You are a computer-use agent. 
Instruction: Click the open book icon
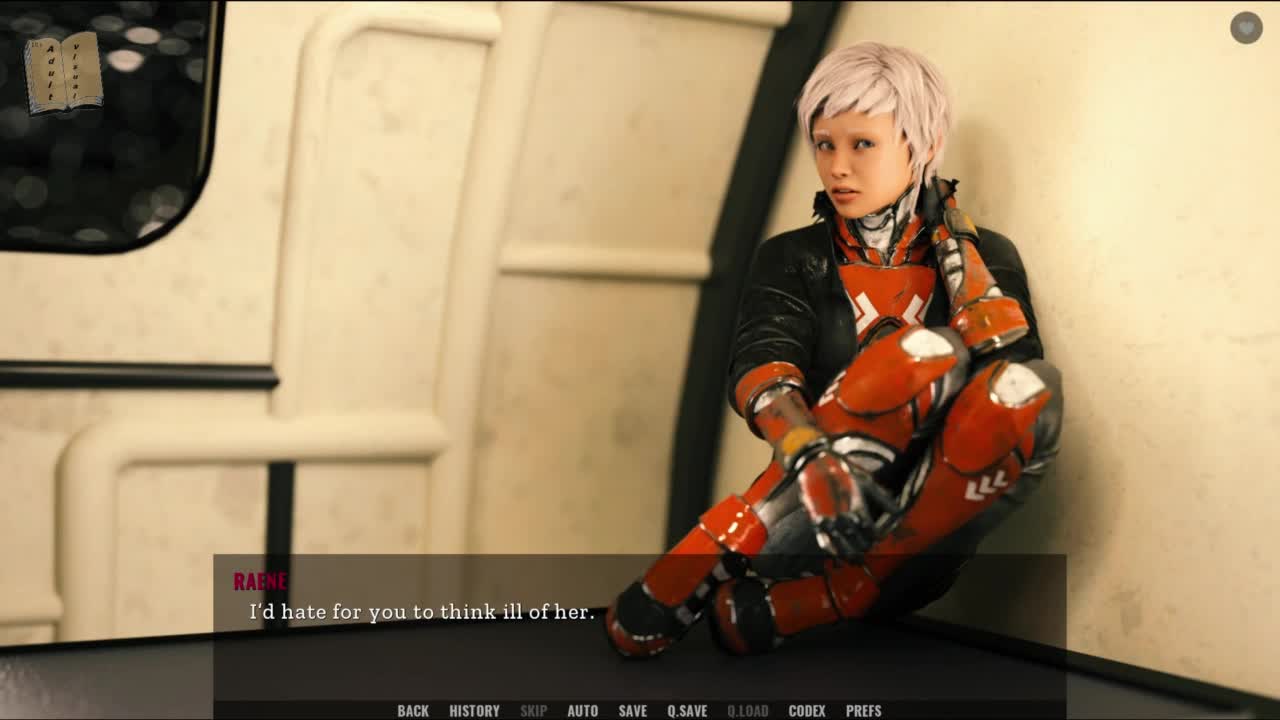click(x=64, y=73)
